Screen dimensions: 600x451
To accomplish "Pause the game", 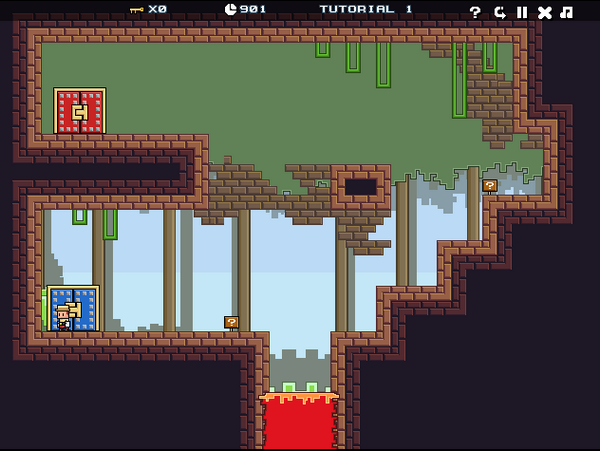I will [521, 12].
